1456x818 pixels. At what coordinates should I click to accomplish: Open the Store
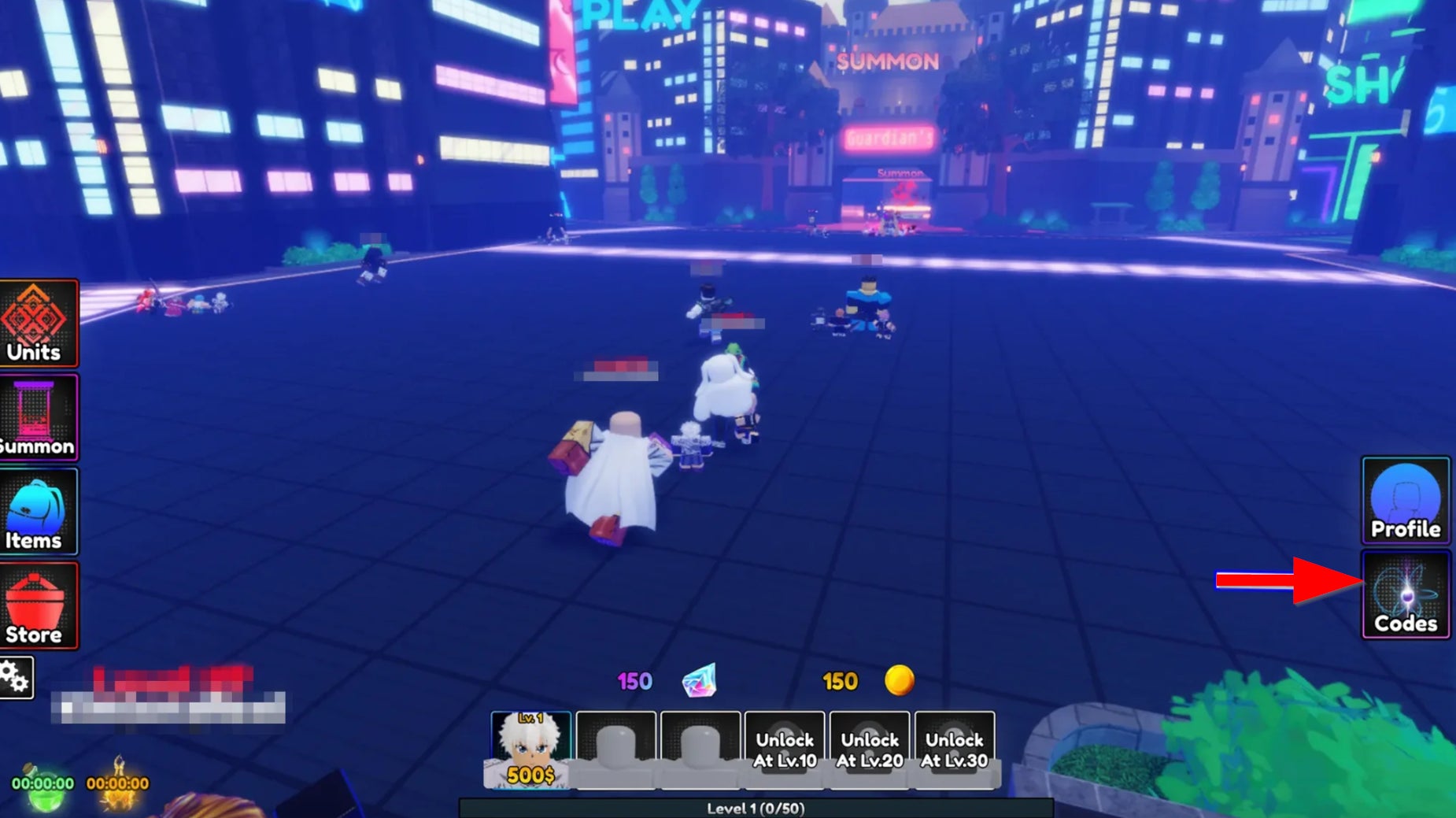point(38,605)
